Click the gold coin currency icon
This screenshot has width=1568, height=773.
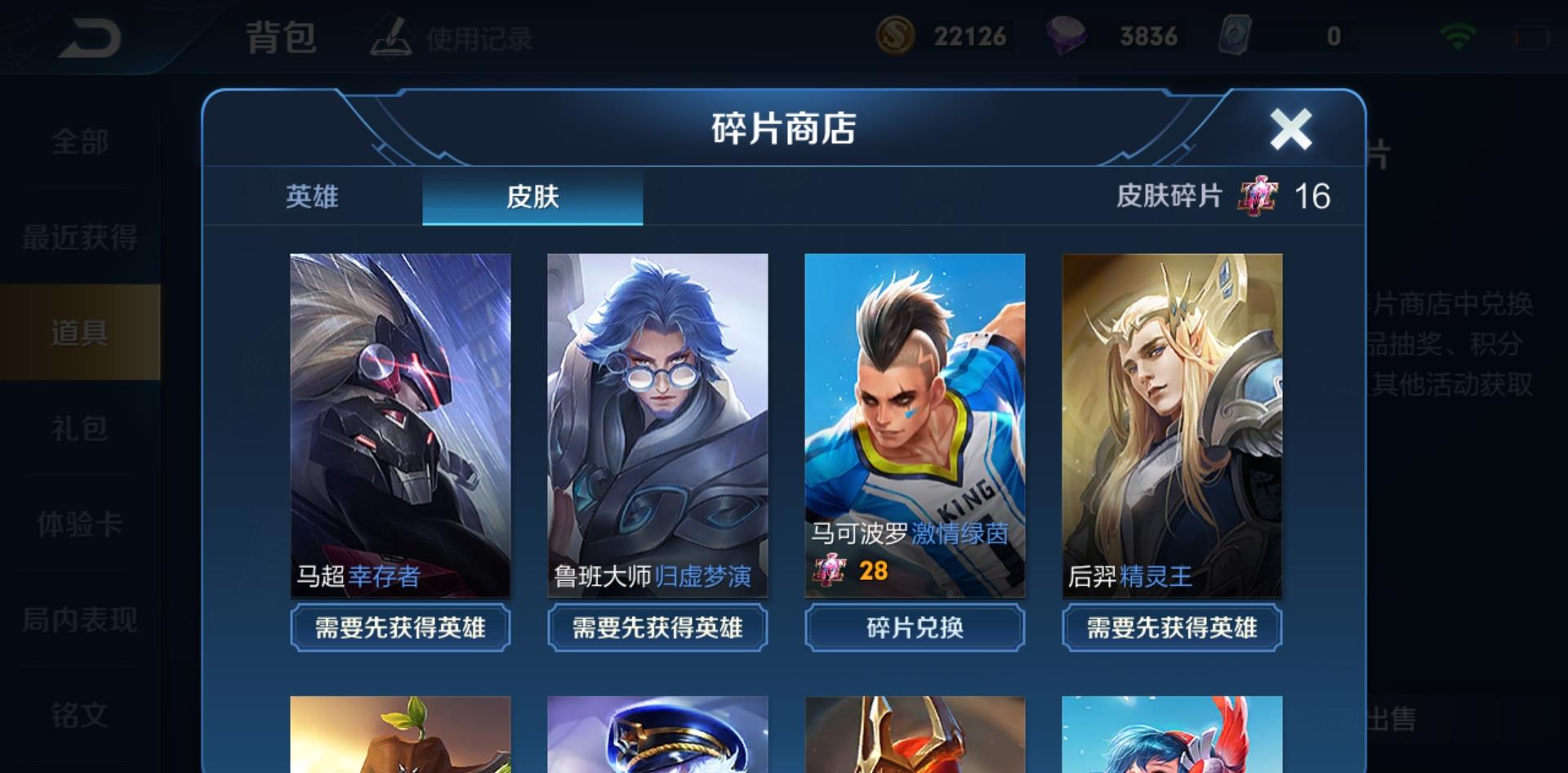pos(898,36)
